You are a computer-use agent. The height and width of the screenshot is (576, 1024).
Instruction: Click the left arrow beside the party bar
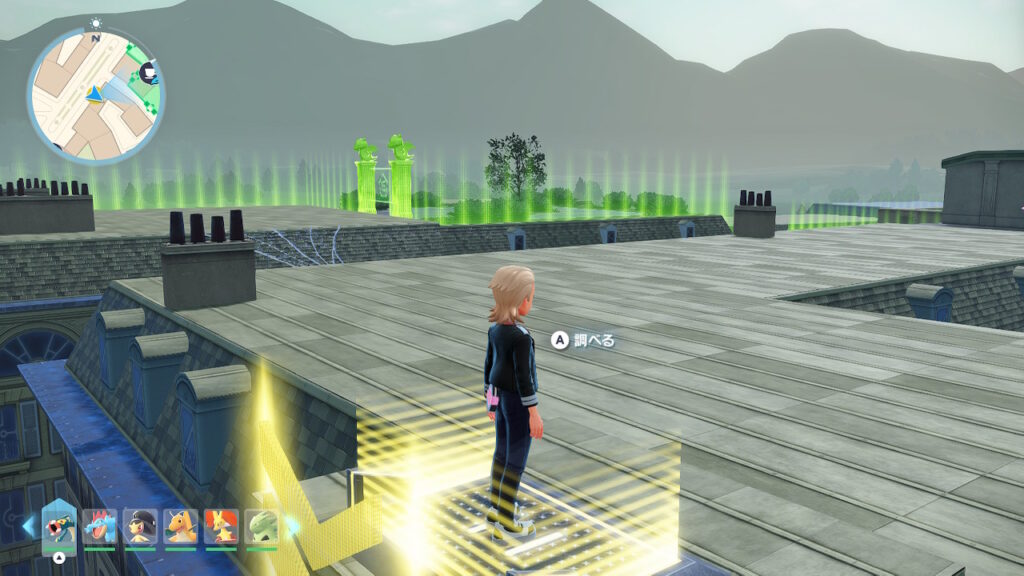tap(27, 525)
